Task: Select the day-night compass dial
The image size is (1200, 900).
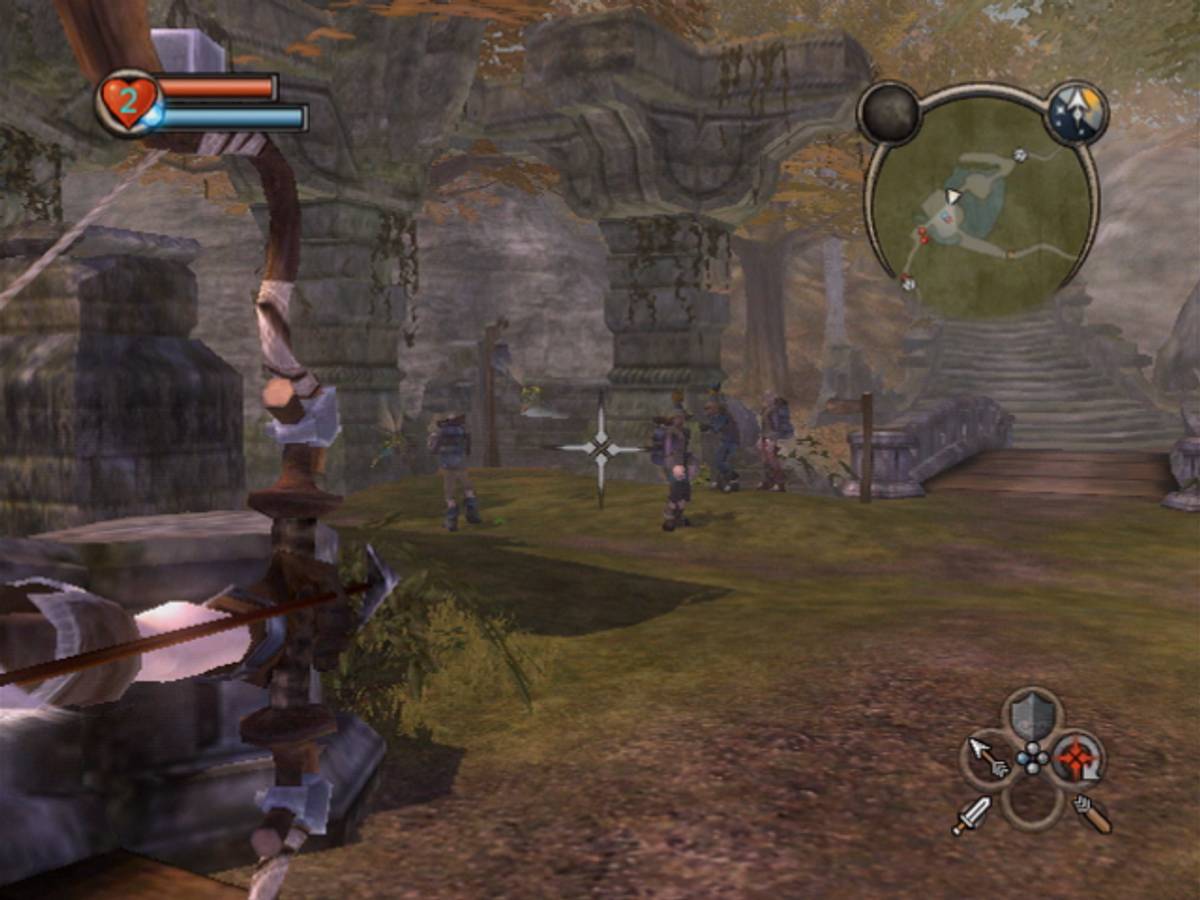Action: [1077, 113]
